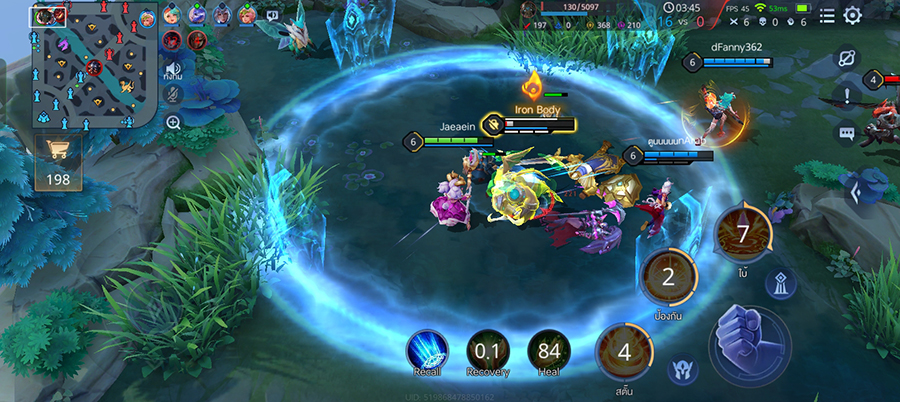Activate the skill with cooldown 4
The width and height of the screenshot is (900, 402).
point(624,352)
